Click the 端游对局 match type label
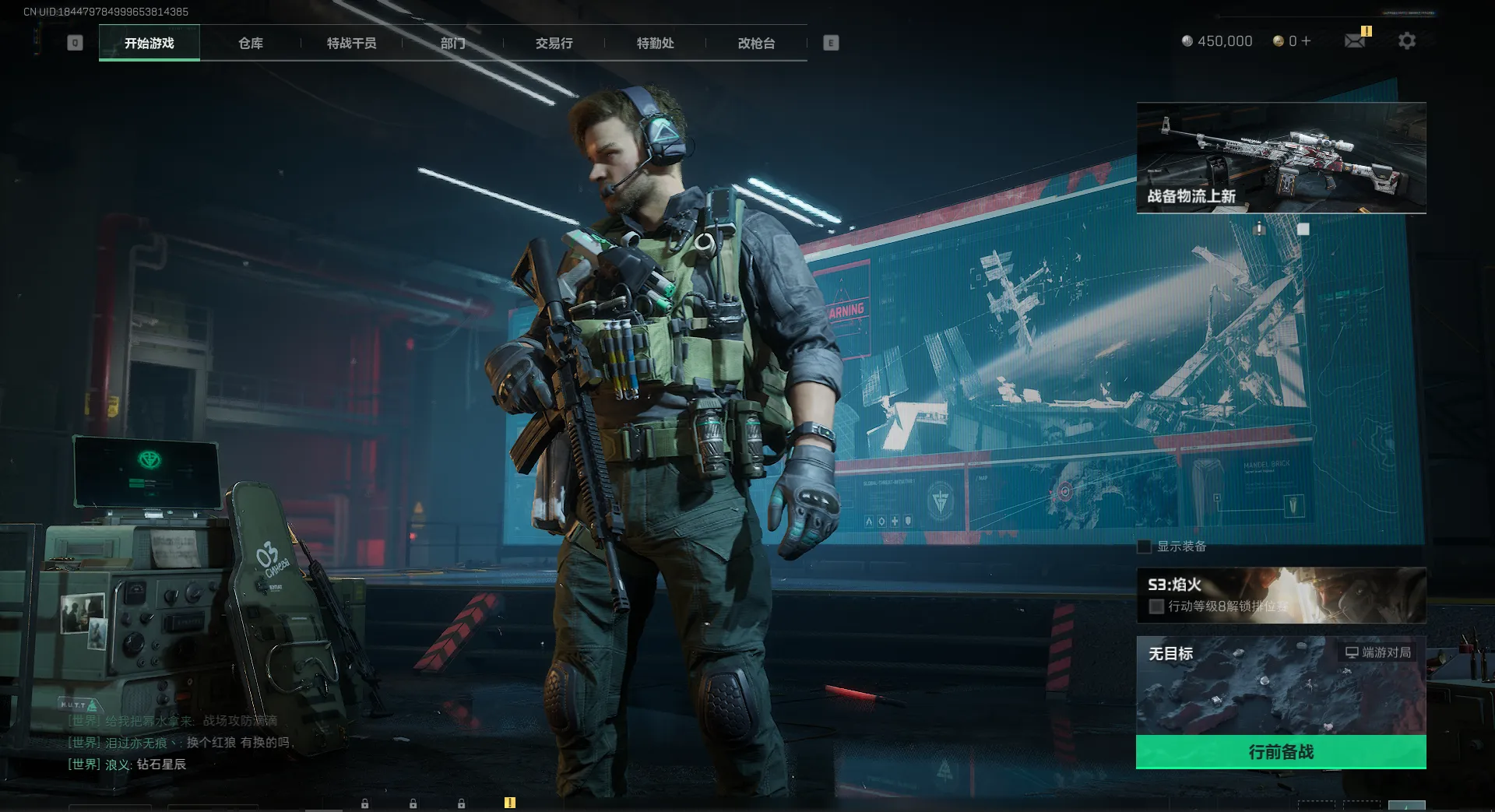This screenshot has width=1495, height=812. click(x=1379, y=652)
